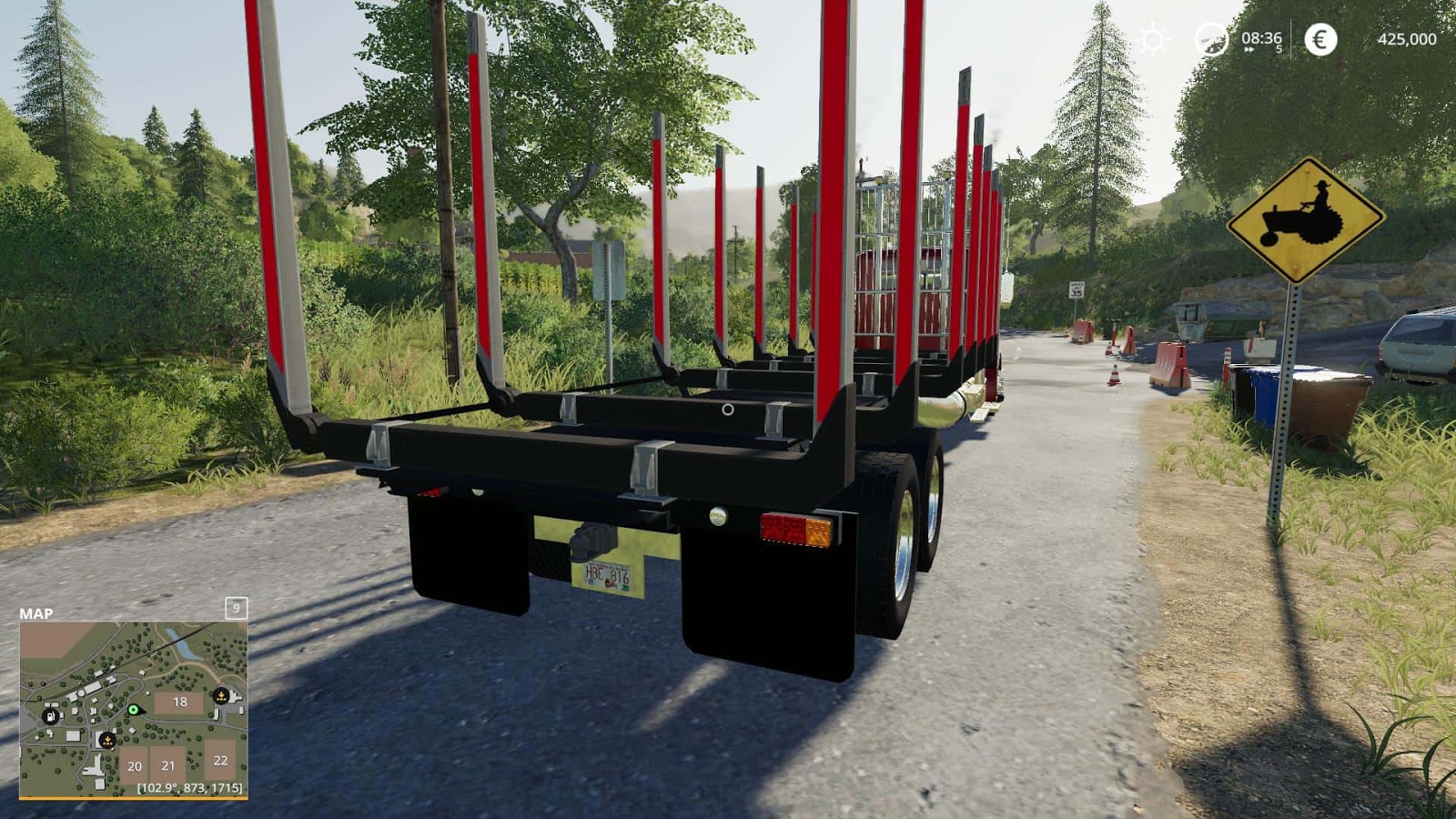Click the small '5' time speed indicator
1456x819 pixels.
tap(1279, 48)
